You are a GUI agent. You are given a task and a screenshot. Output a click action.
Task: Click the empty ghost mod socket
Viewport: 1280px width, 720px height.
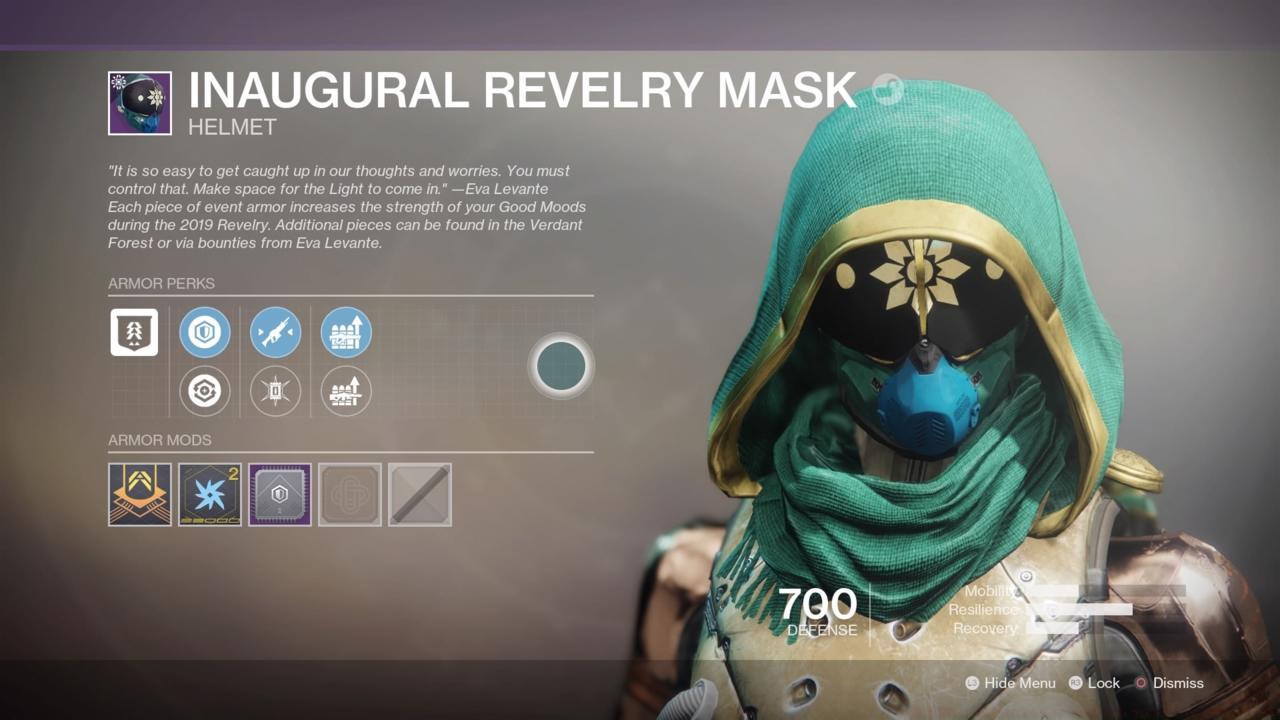(x=349, y=494)
